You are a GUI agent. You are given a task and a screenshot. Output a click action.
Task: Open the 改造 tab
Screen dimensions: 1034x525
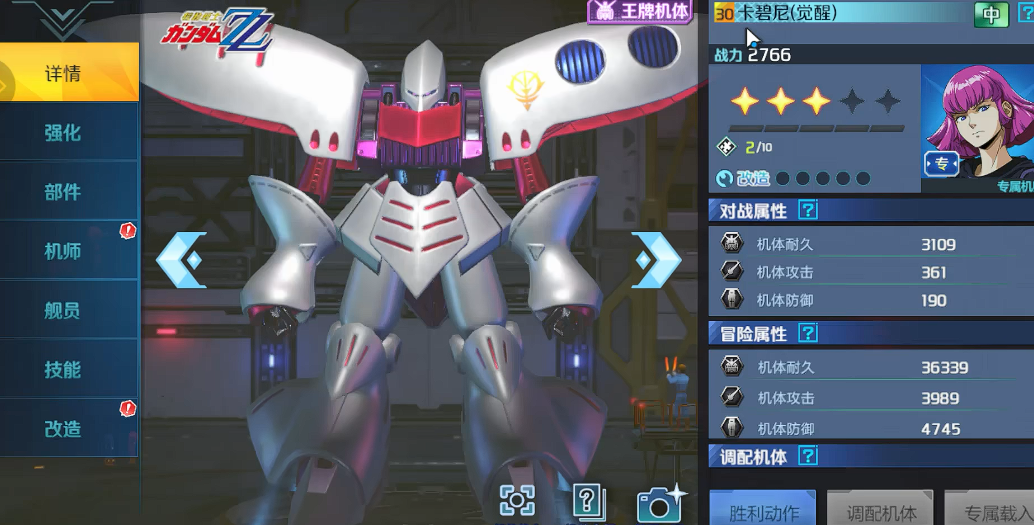64,428
